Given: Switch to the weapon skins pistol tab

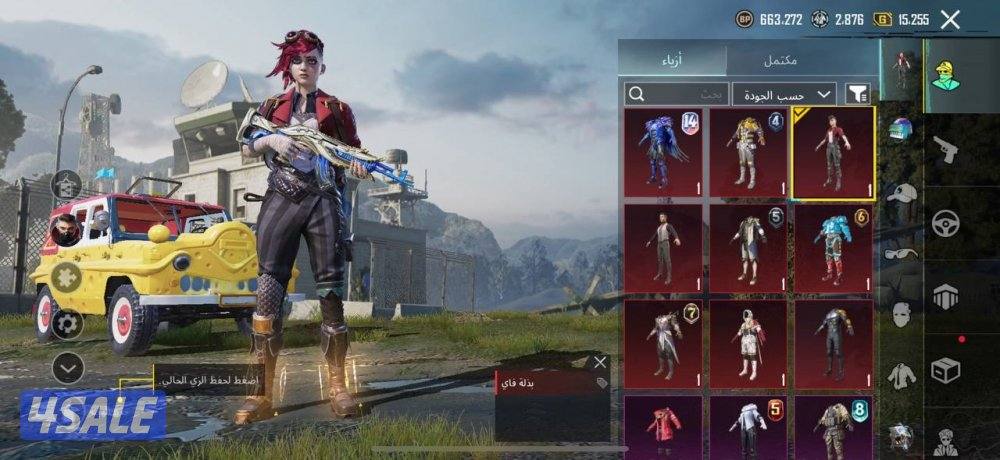Looking at the screenshot, I should [x=945, y=150].
